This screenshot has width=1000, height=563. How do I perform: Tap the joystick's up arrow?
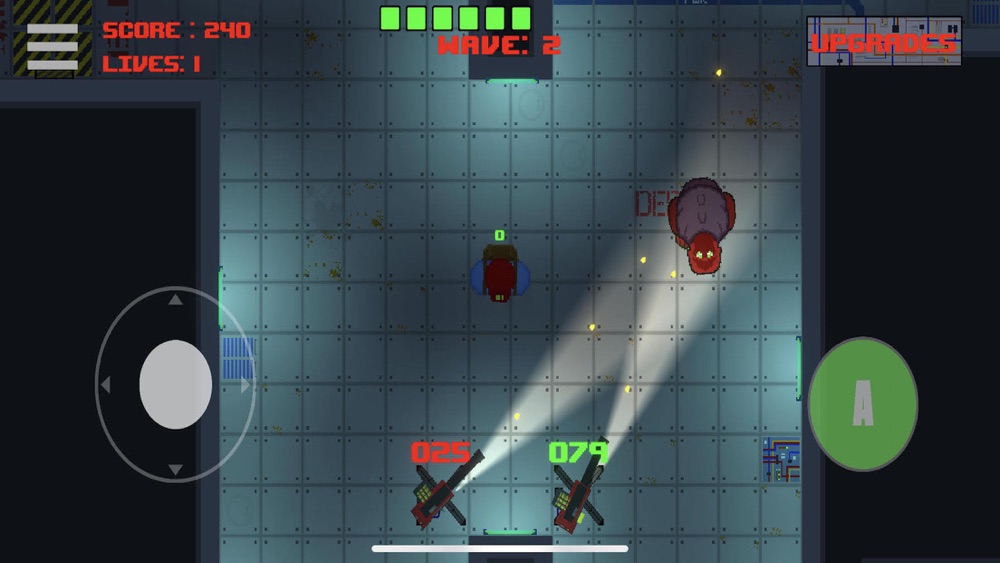175,299
